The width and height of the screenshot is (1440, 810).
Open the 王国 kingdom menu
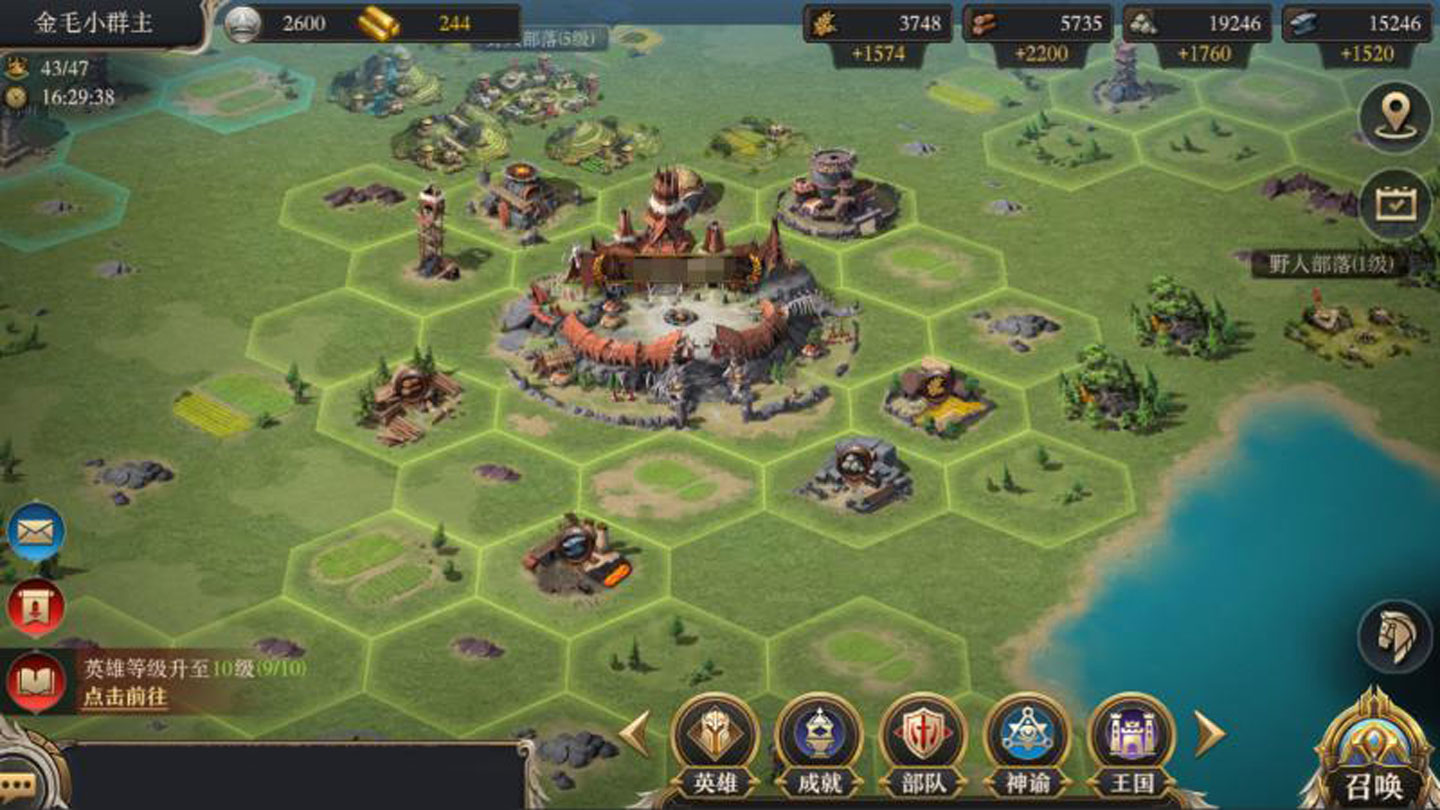(1131, 738)
